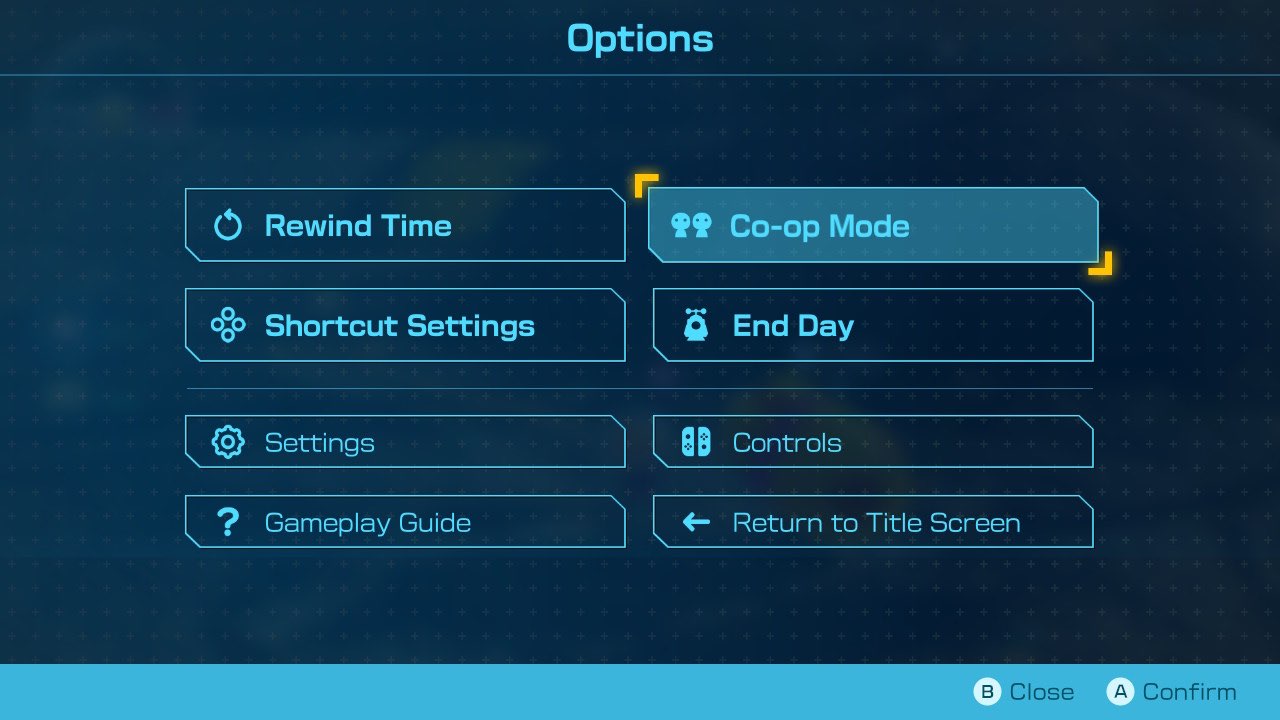Click Close in the bottom bar

[1042, 691]
